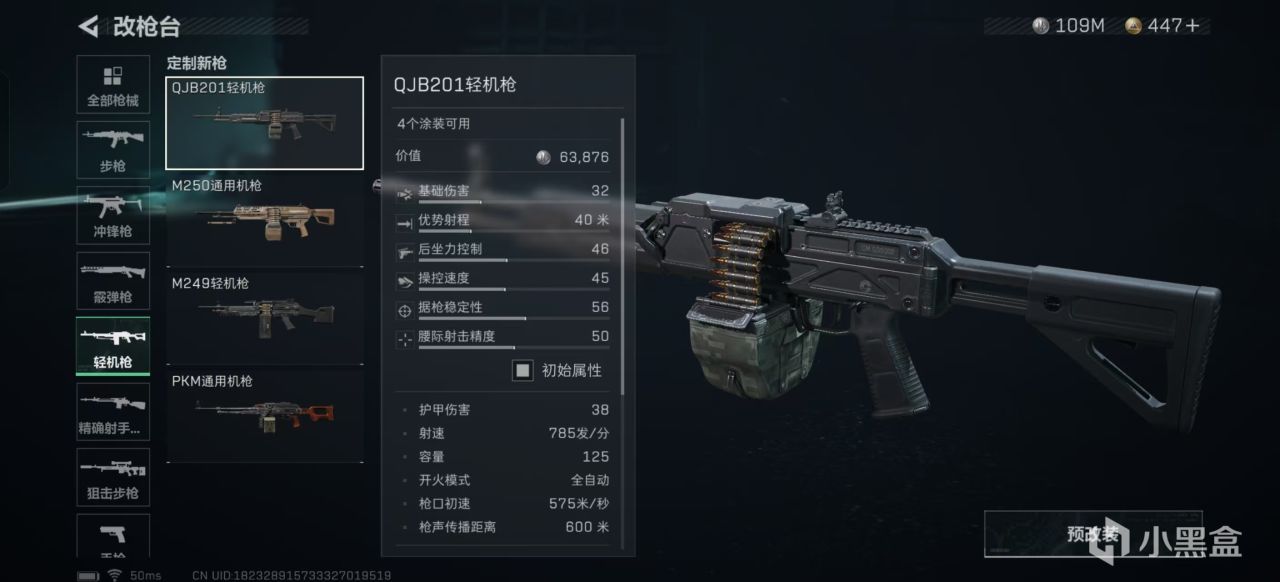Open the 狙击步枪 category

113,477
